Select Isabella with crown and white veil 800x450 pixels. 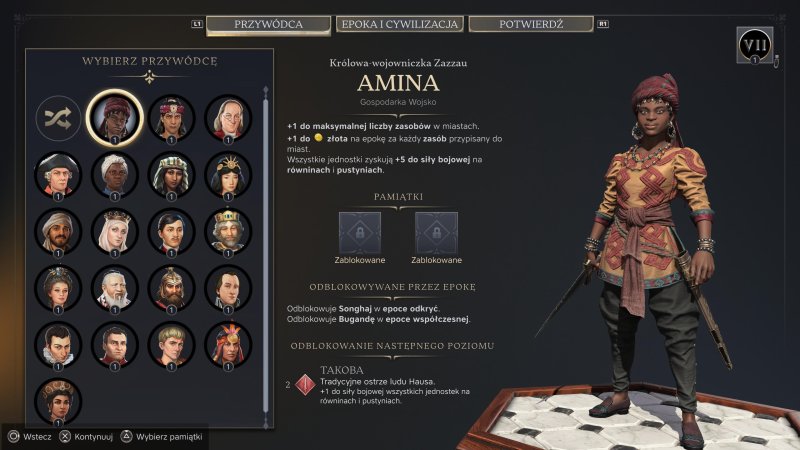pyautogui.click(x=114, y=231)
